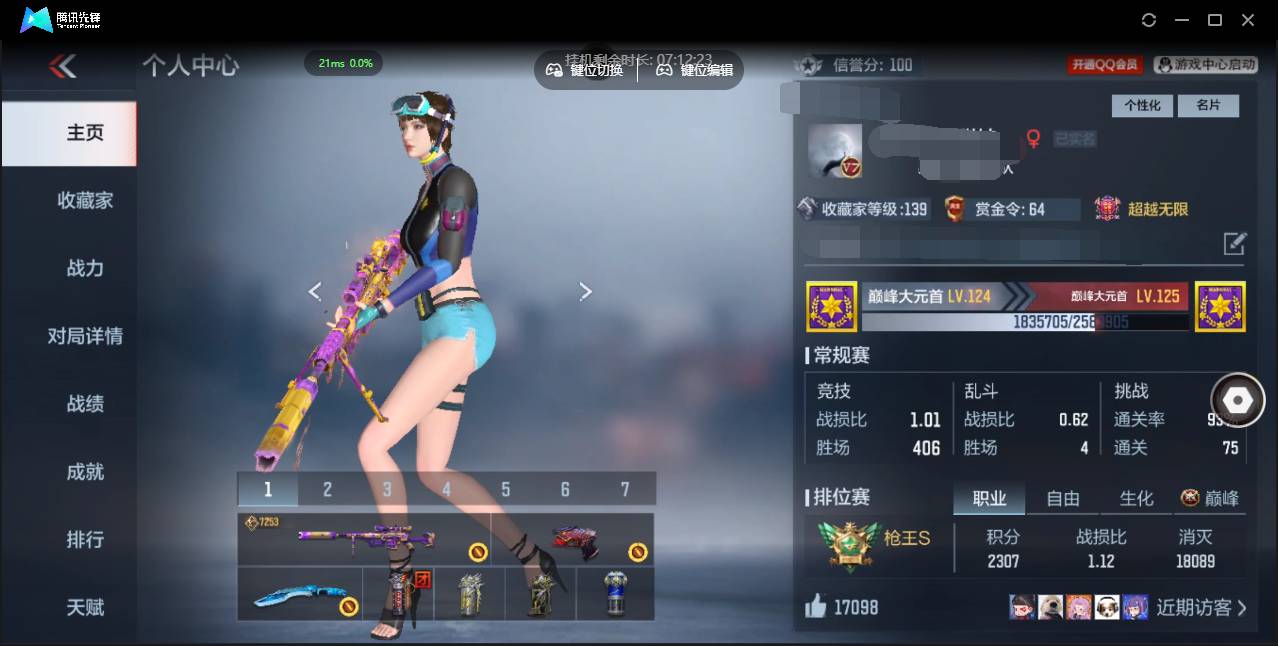Select the 生化 ranked tab
The width and height of the screenshot is (1278, 646).
pyautogui.click(x=1136, y=498)
